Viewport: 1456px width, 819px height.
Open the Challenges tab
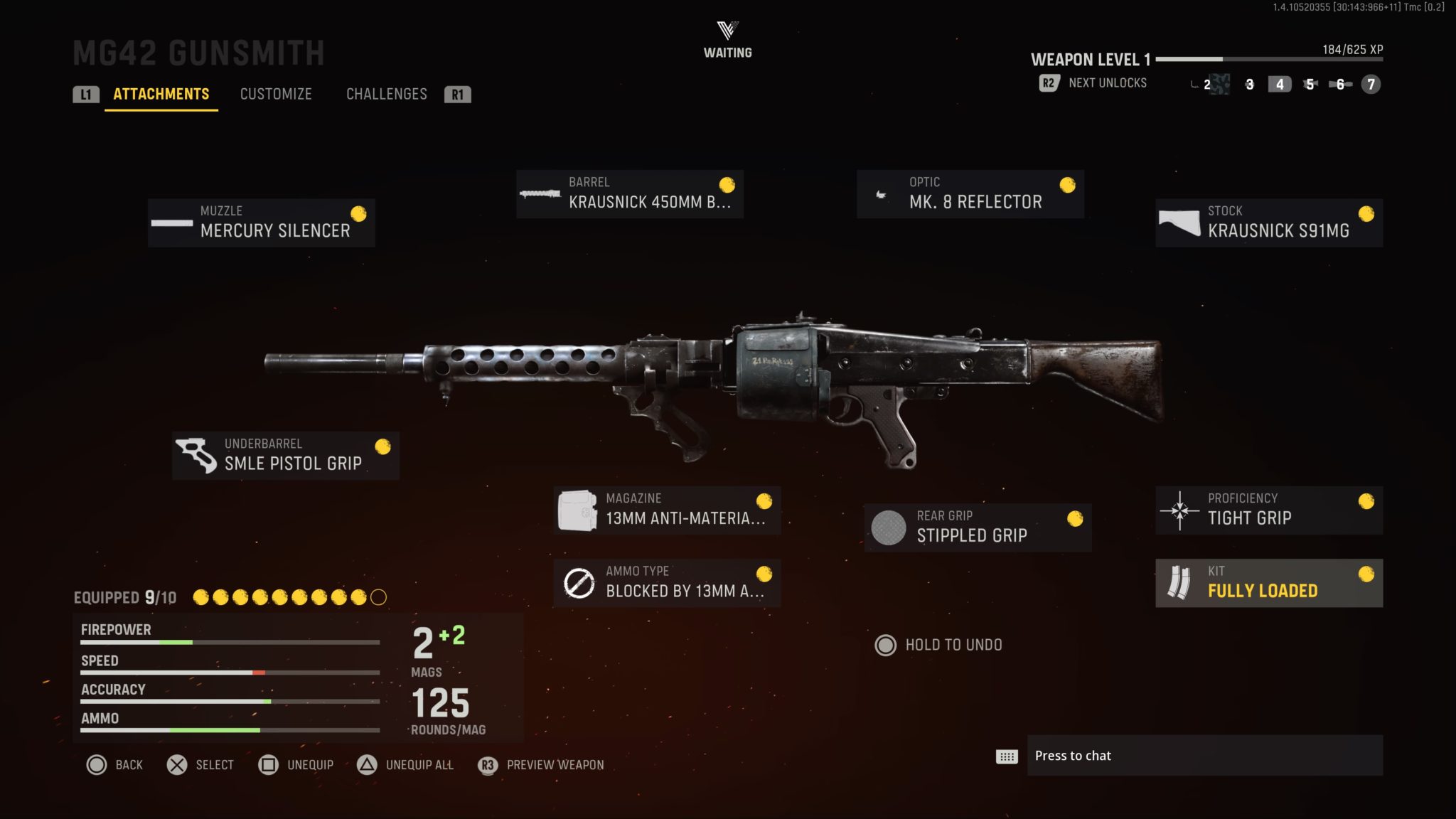[387, 94]
